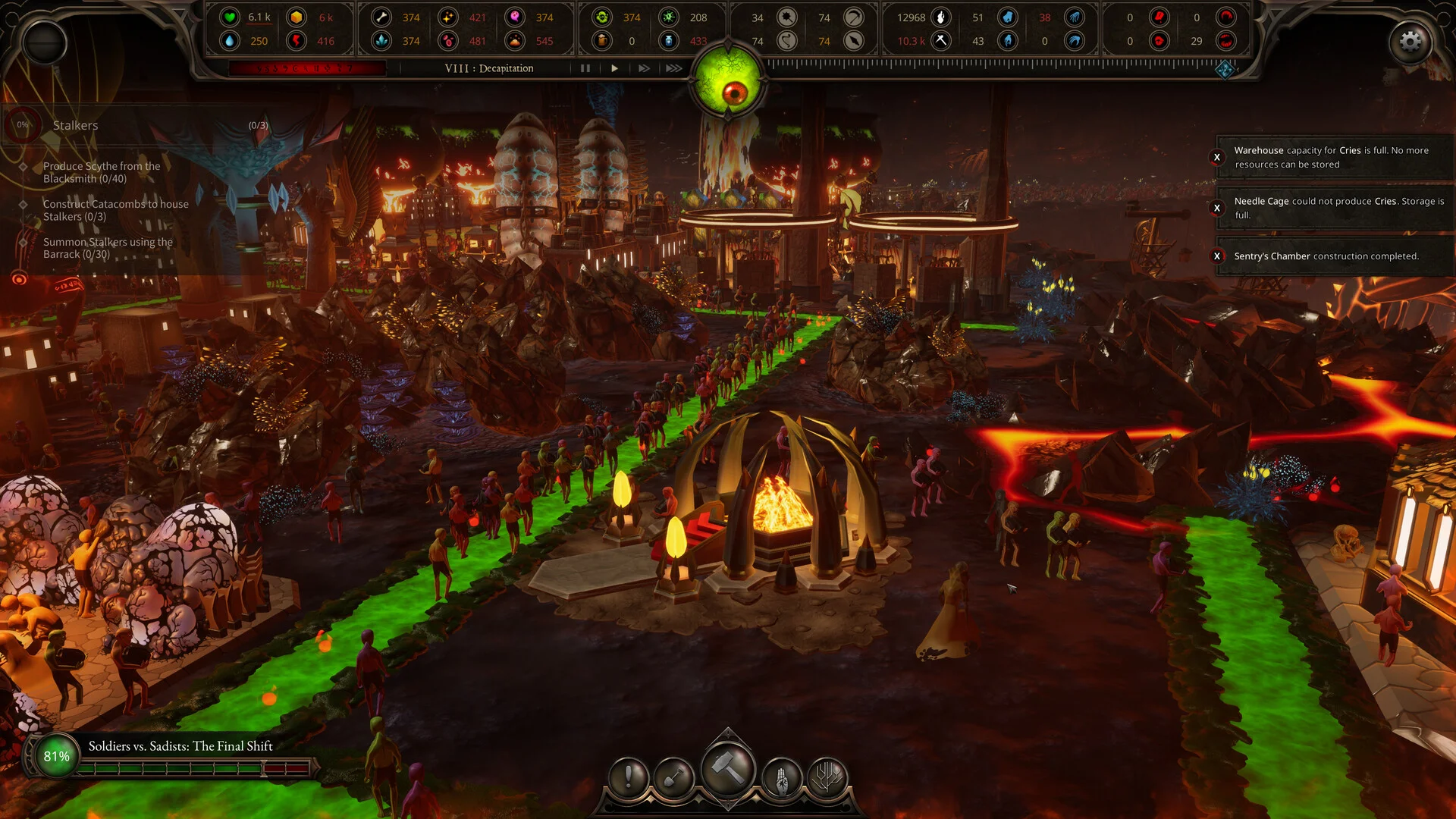Open the exclamation mark alerts button
Screen dimensions: 1456x819
click(629, 777)
